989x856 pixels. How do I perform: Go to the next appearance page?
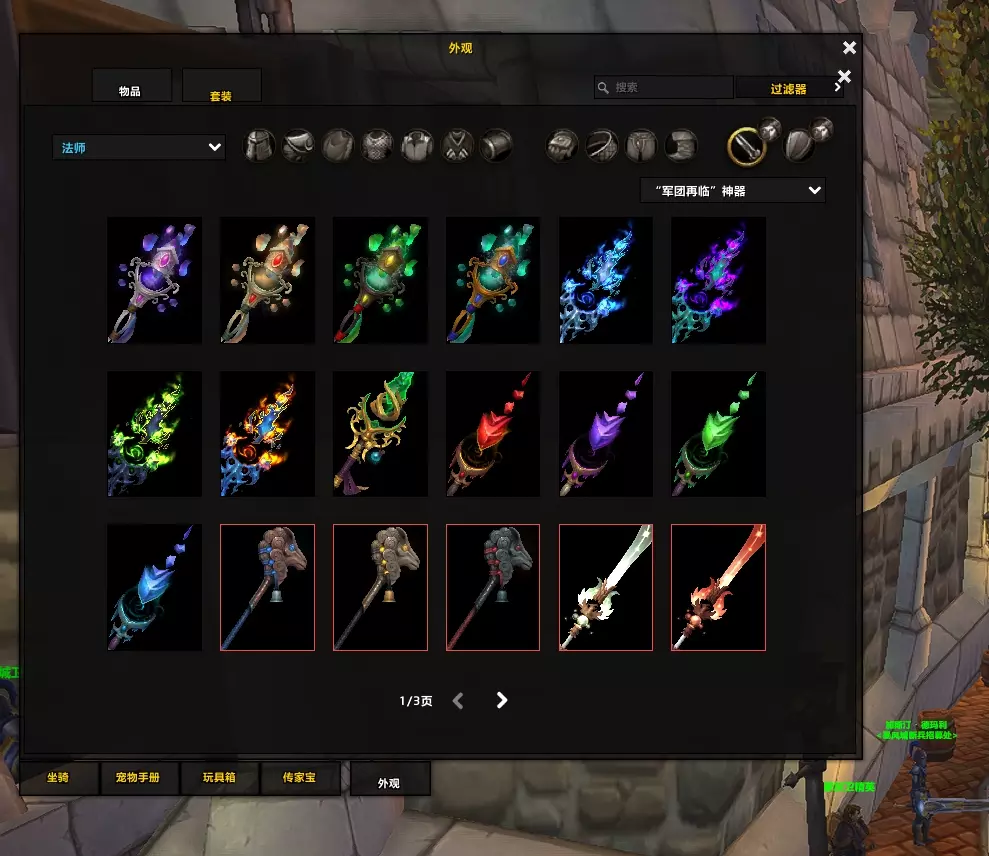coord(502,701)
